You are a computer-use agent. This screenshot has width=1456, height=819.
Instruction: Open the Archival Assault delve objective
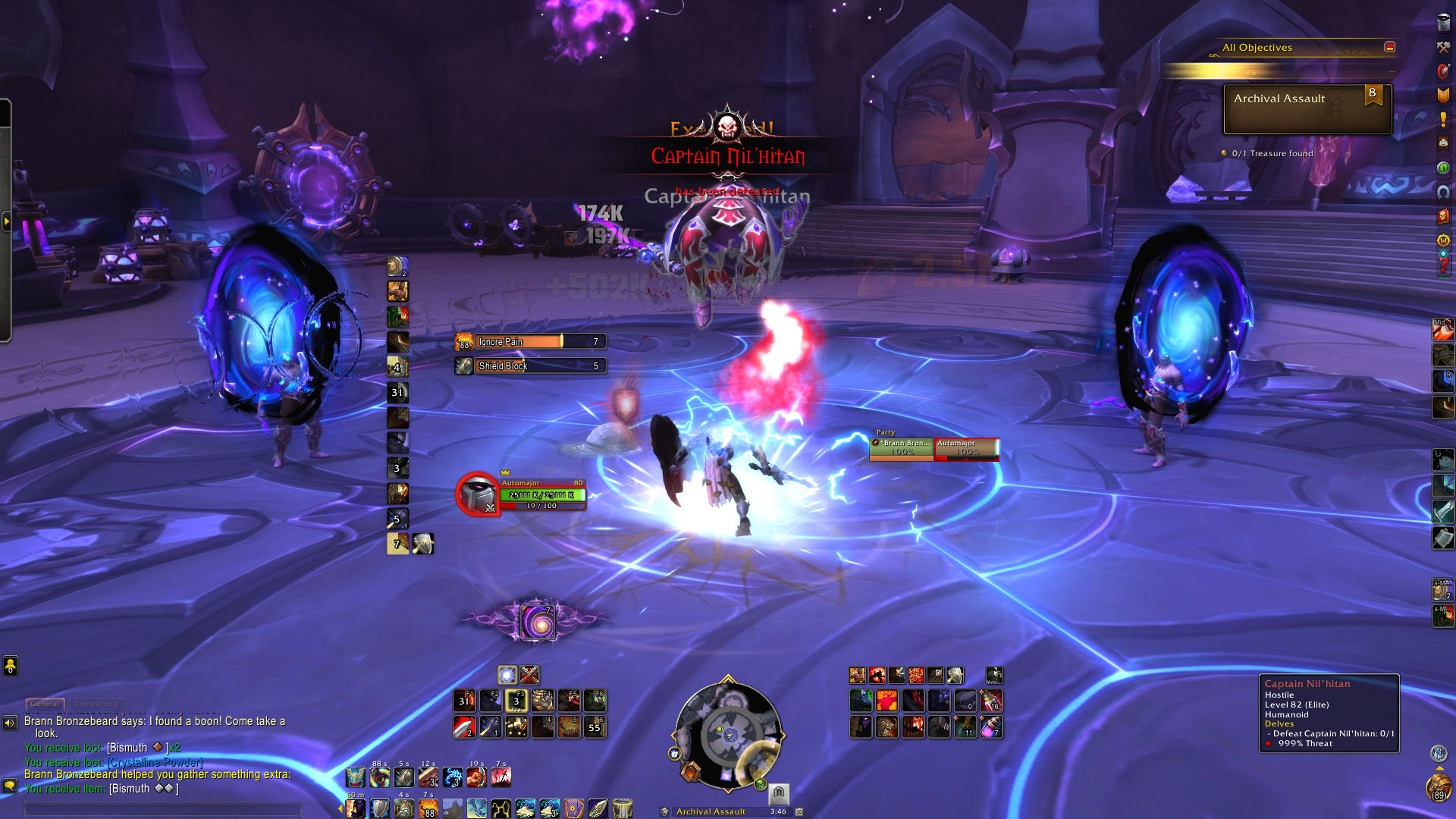point(1307,108)
